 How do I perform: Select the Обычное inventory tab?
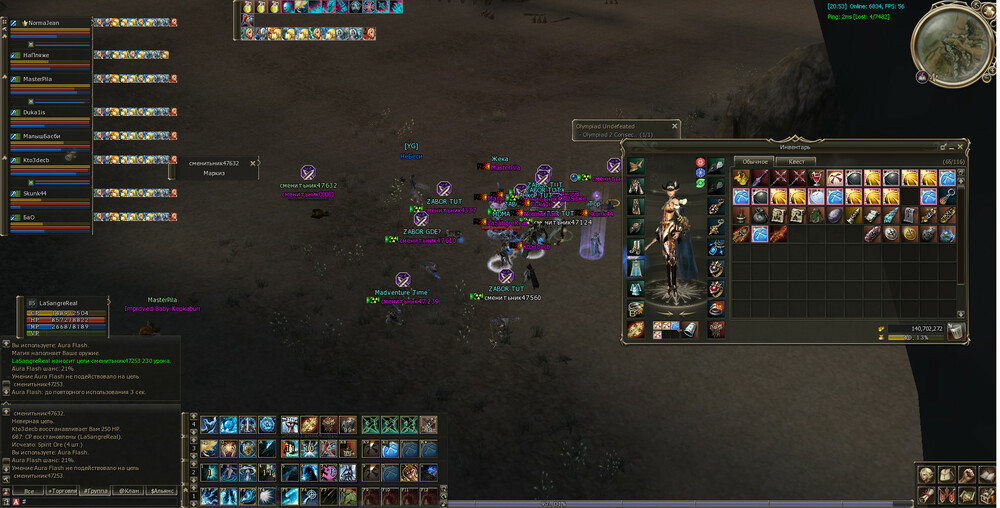click(755, 161)
